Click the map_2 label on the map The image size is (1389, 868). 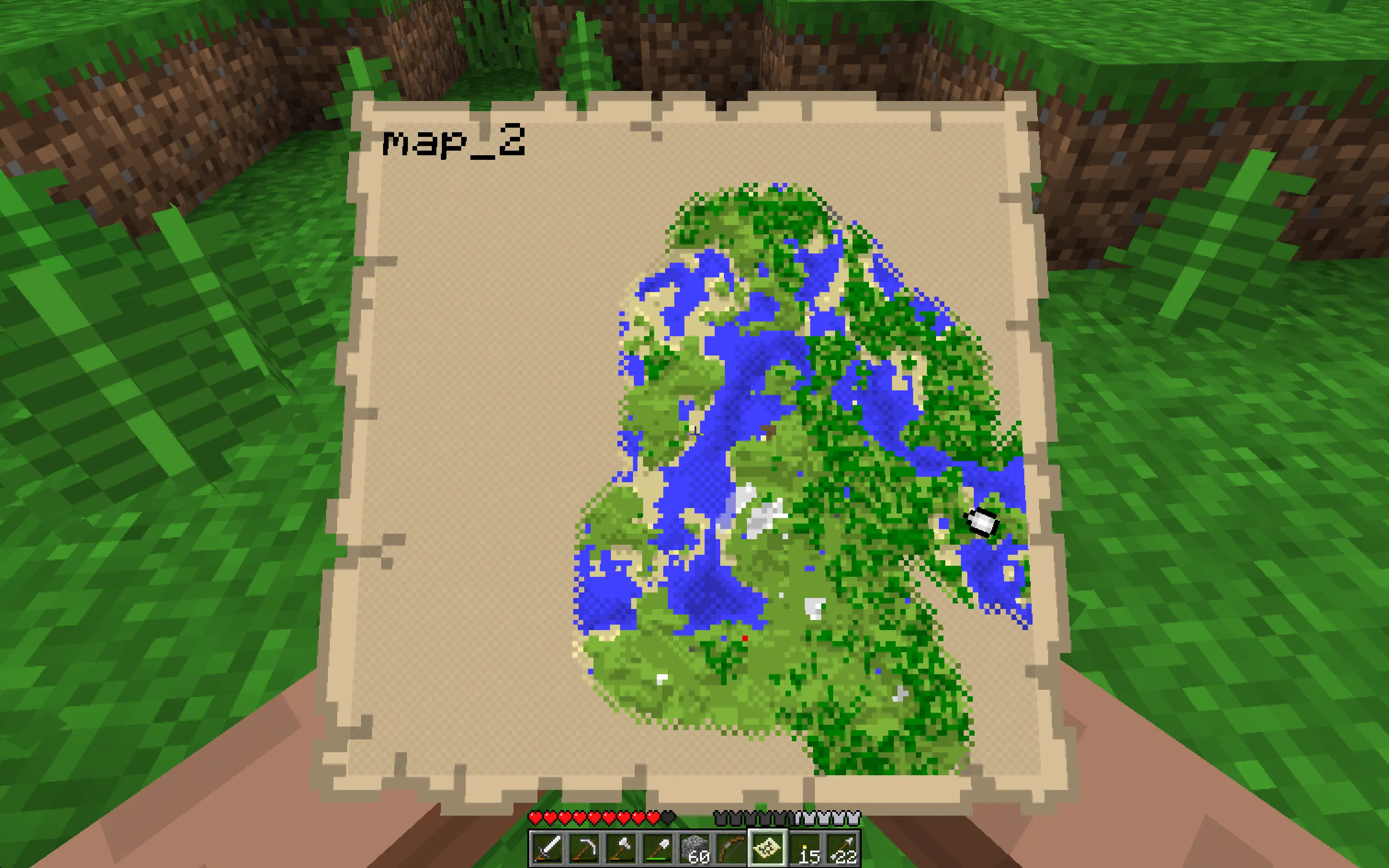pos(456,142)
